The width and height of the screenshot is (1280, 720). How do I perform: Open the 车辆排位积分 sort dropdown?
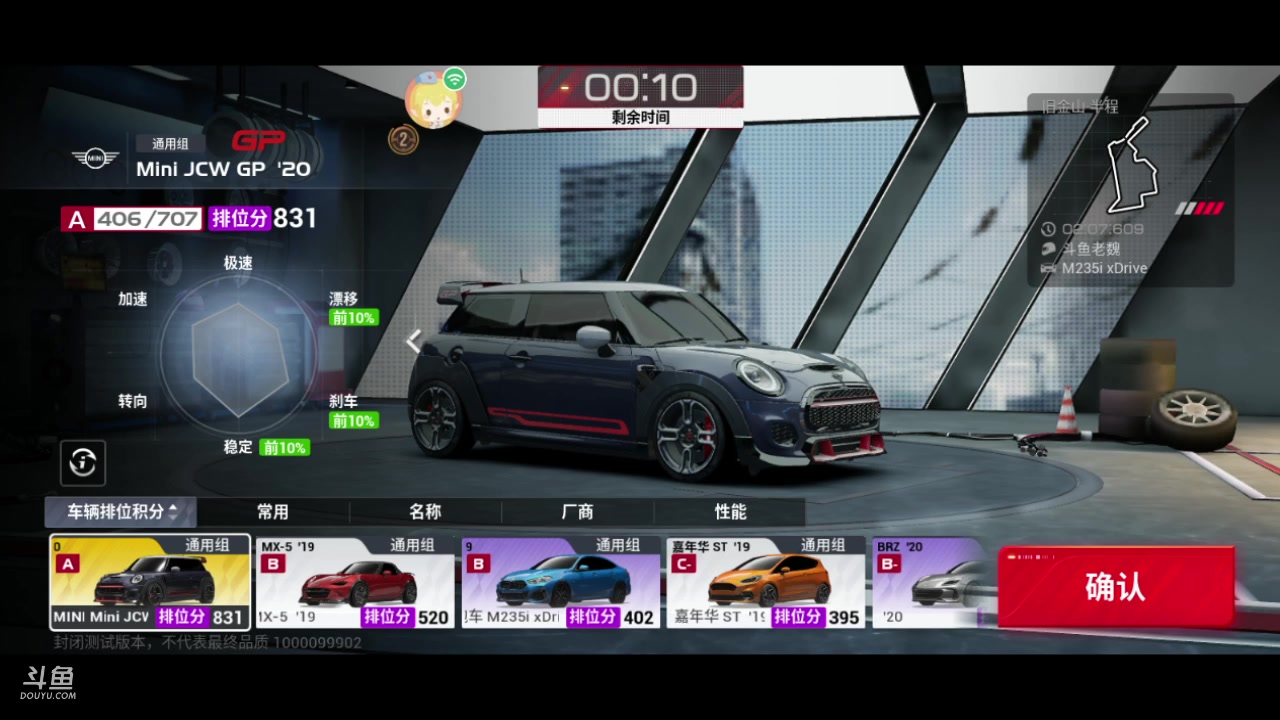121,512
